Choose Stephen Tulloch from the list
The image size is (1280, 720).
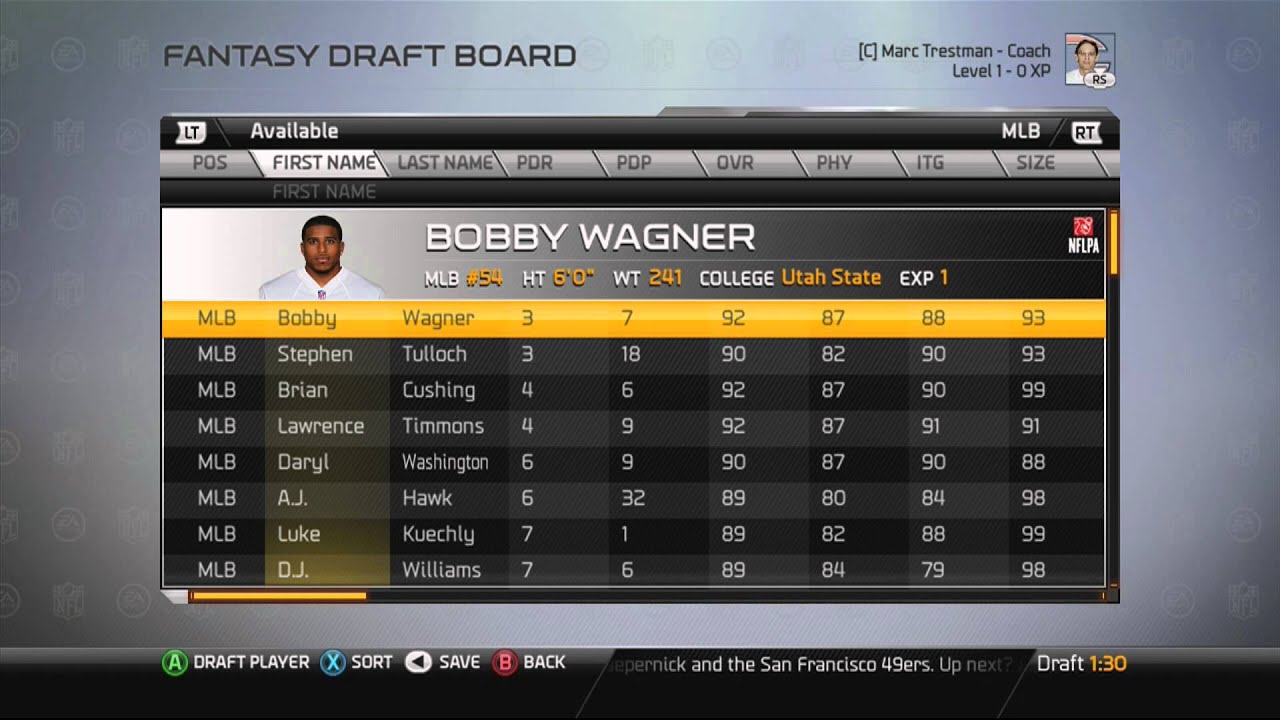tap(632, 354)
